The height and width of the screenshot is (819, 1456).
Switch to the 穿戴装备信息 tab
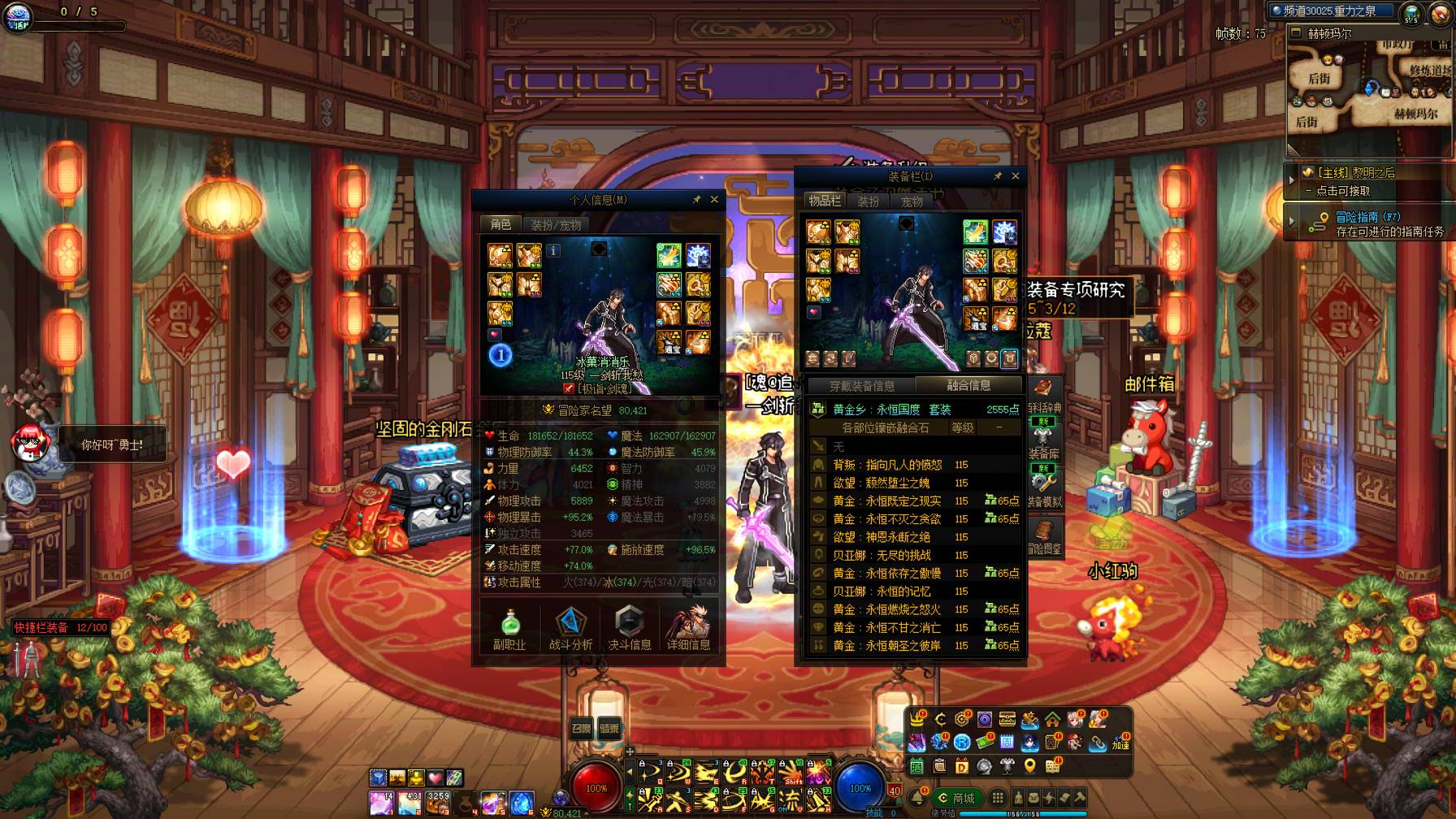click(x=862, y=386)
